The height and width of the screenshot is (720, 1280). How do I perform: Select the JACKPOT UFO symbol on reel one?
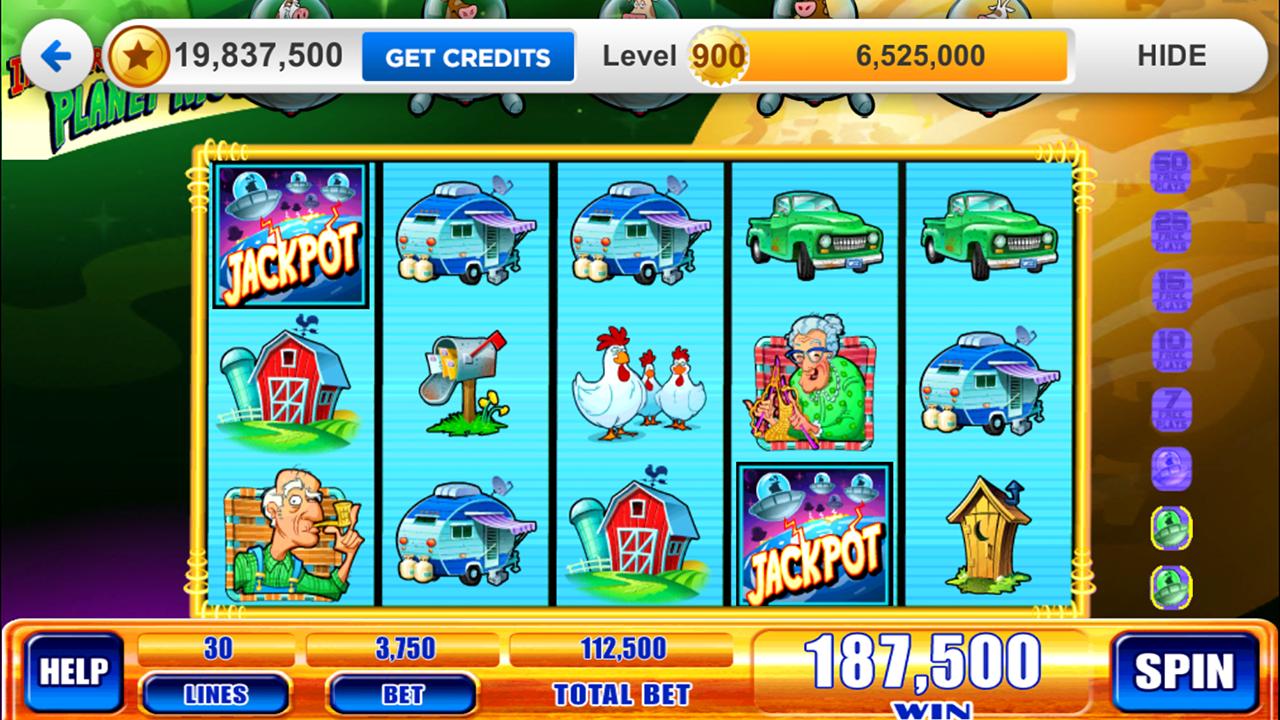point(290,237)
